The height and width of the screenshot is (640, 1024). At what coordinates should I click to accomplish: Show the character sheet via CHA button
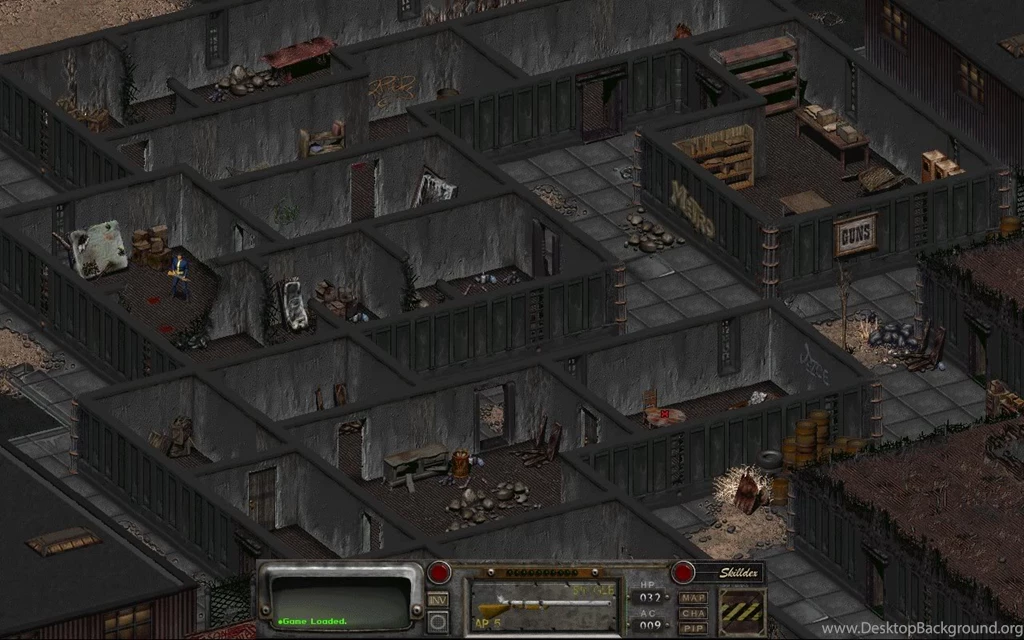[x=692, y=613]
